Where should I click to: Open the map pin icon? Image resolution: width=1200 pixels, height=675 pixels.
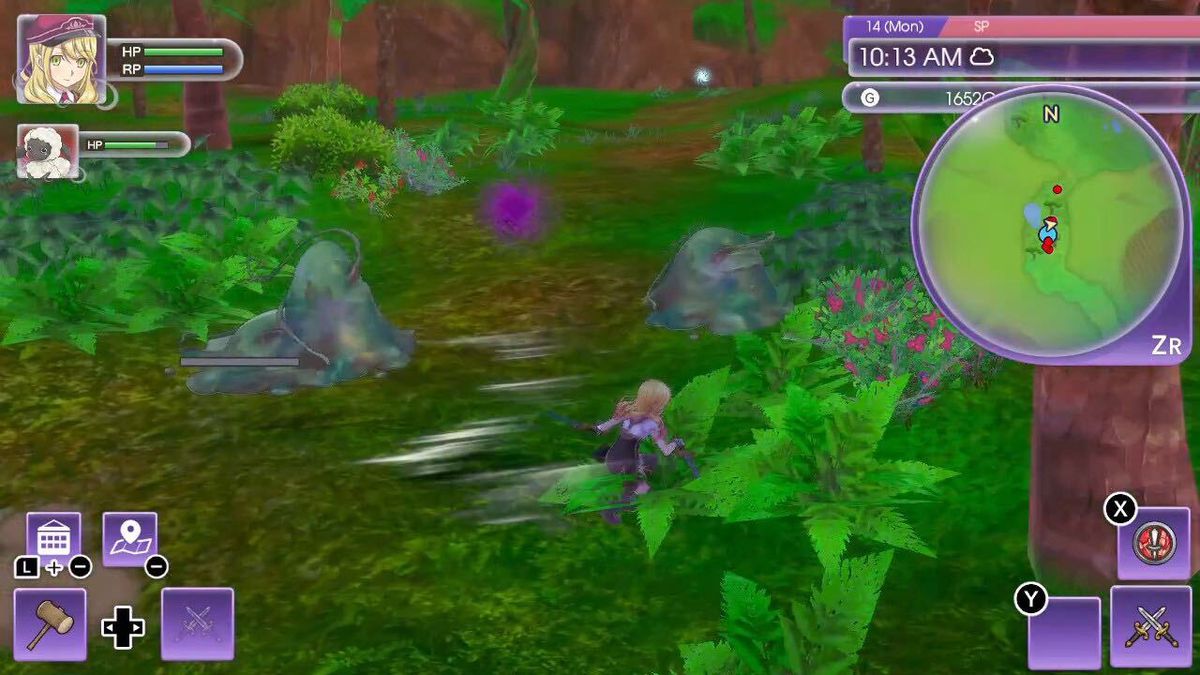pos(130,539)
